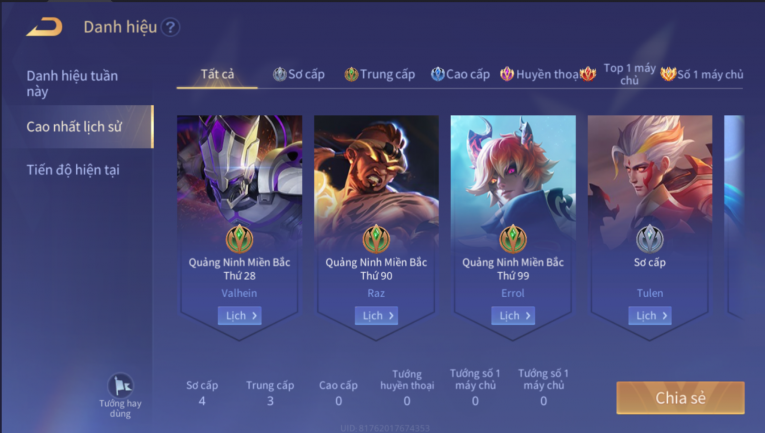This screenshot has height=433, width=765.
Task: Switch to the Tất cả tab
Action: coord(217,74)
